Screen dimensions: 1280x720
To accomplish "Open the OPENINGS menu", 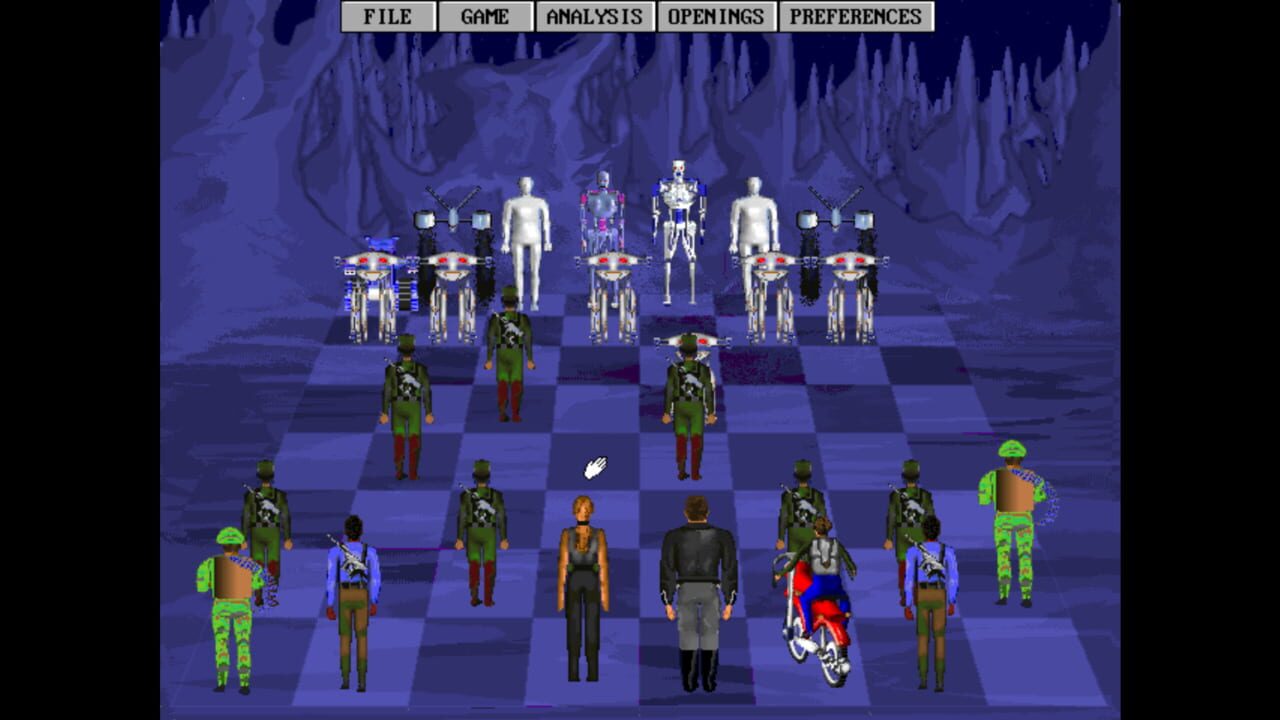I will point(714,16).
